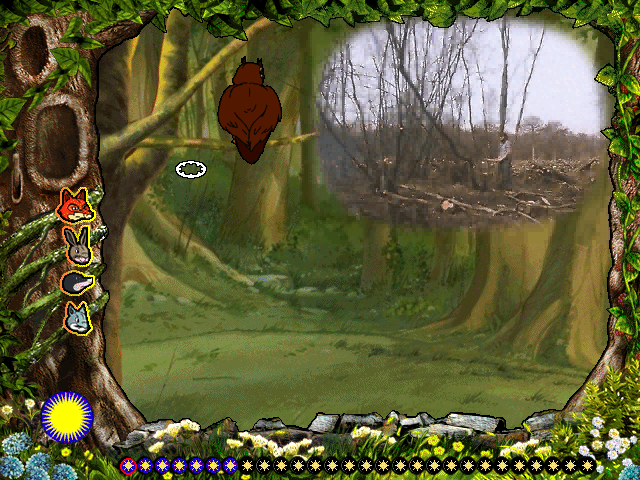
Task: Choose the rabbit character icon
Action: point(76,244)
